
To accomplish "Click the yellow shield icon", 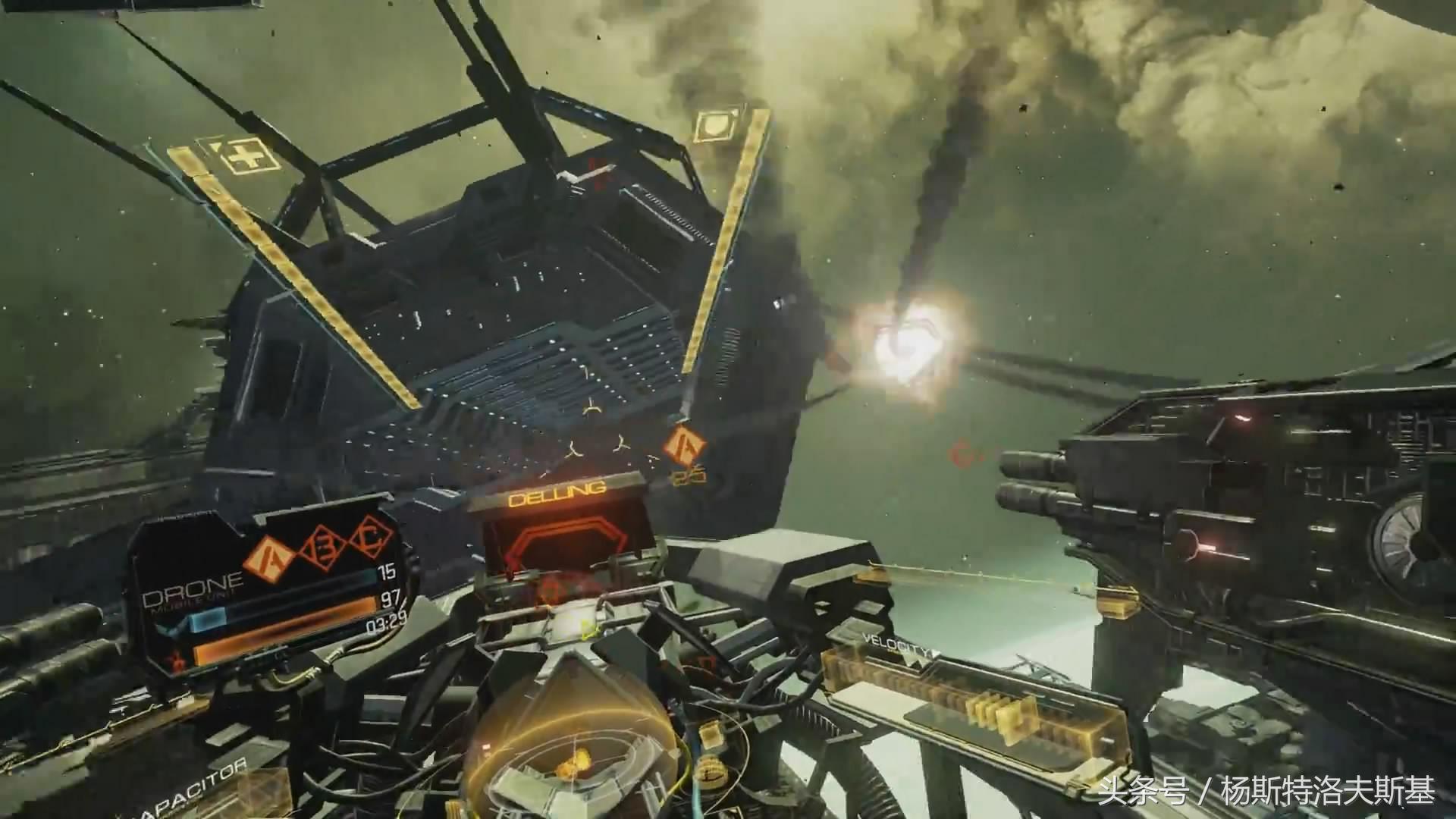I will [714, 126].
